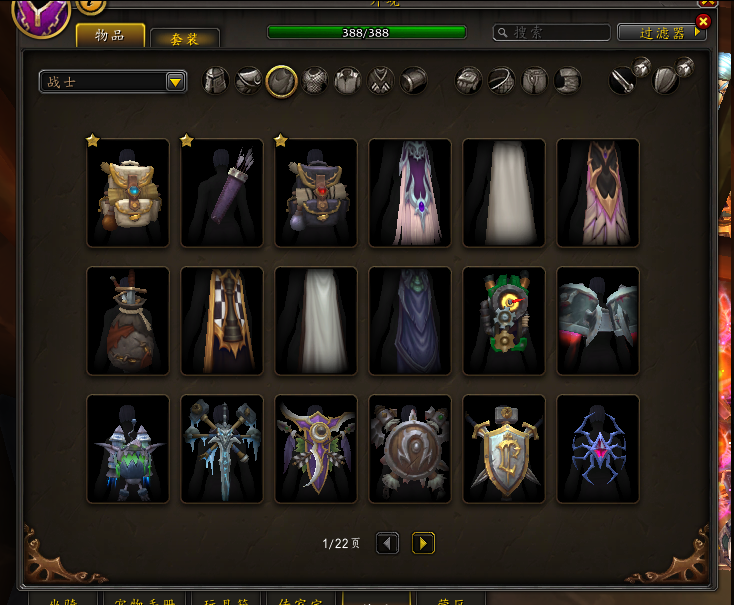Open the 过滤器 filter menu
Image resolution: width=734 pixels, height=605 pixels.
[x=661, y=33]
